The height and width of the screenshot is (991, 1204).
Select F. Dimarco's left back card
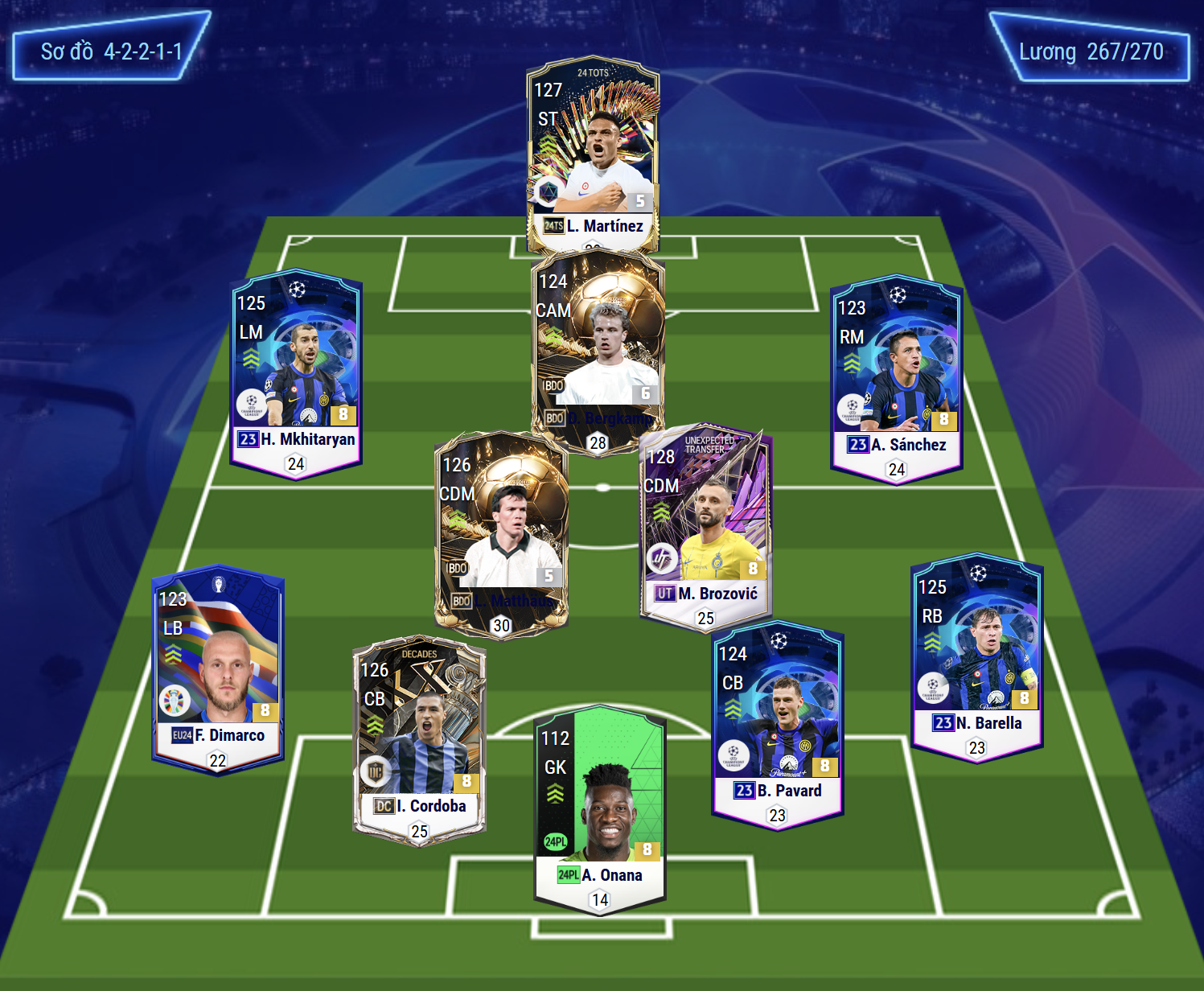pyautogui.click(x=217, y=668)
